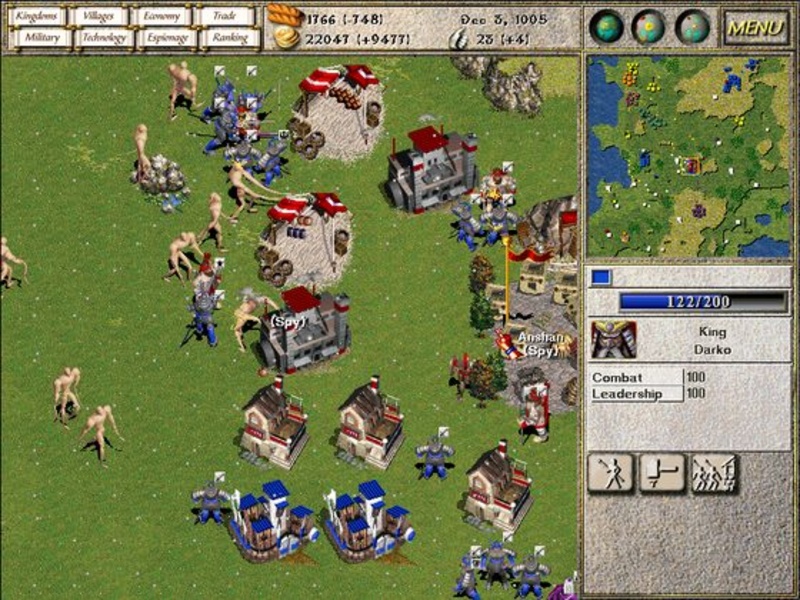Open the Trade report
Viewport: 800px width, 600px height.
coord(226,16)
